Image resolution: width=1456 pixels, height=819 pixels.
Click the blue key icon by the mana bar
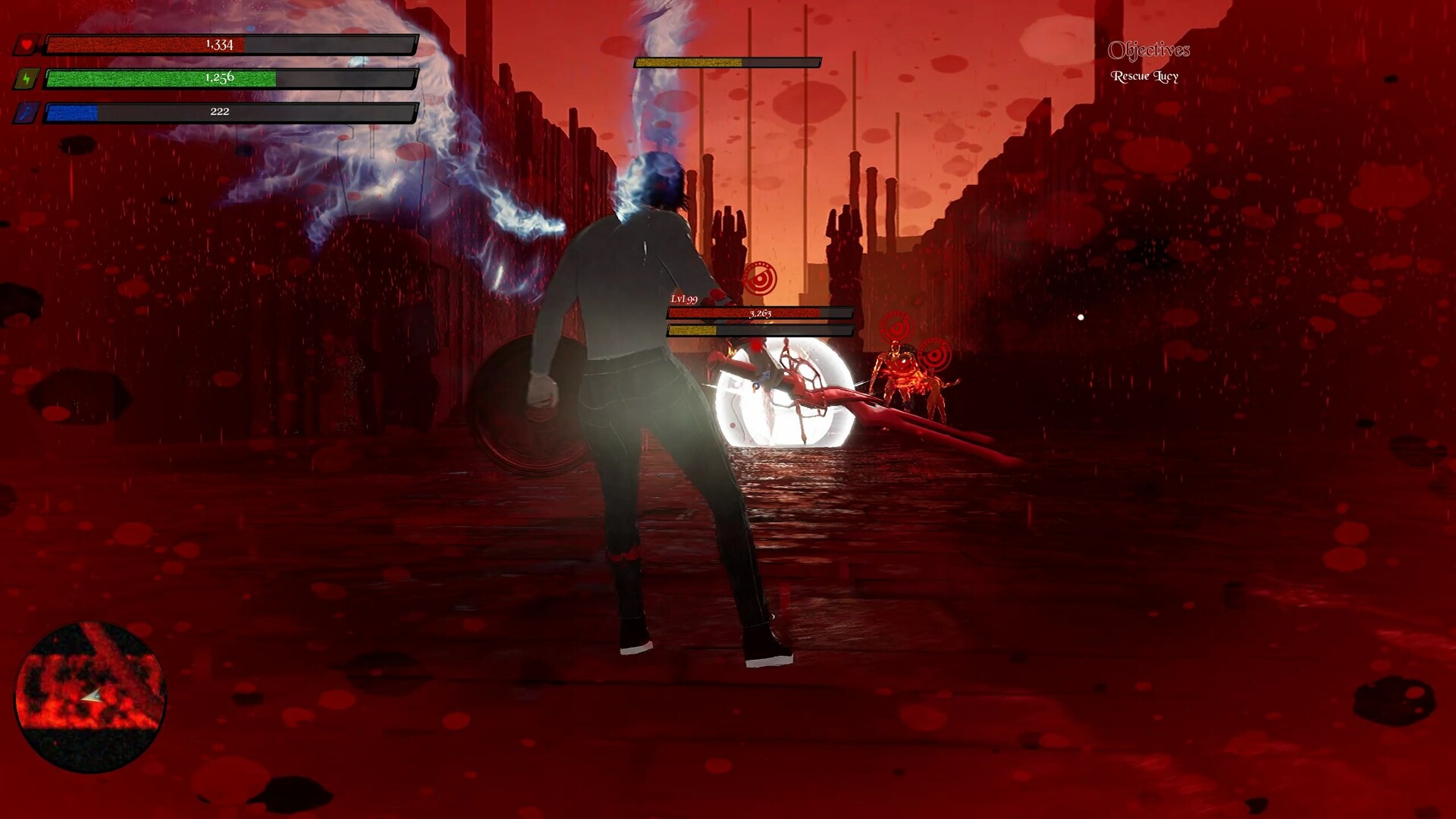click(27, 111)
